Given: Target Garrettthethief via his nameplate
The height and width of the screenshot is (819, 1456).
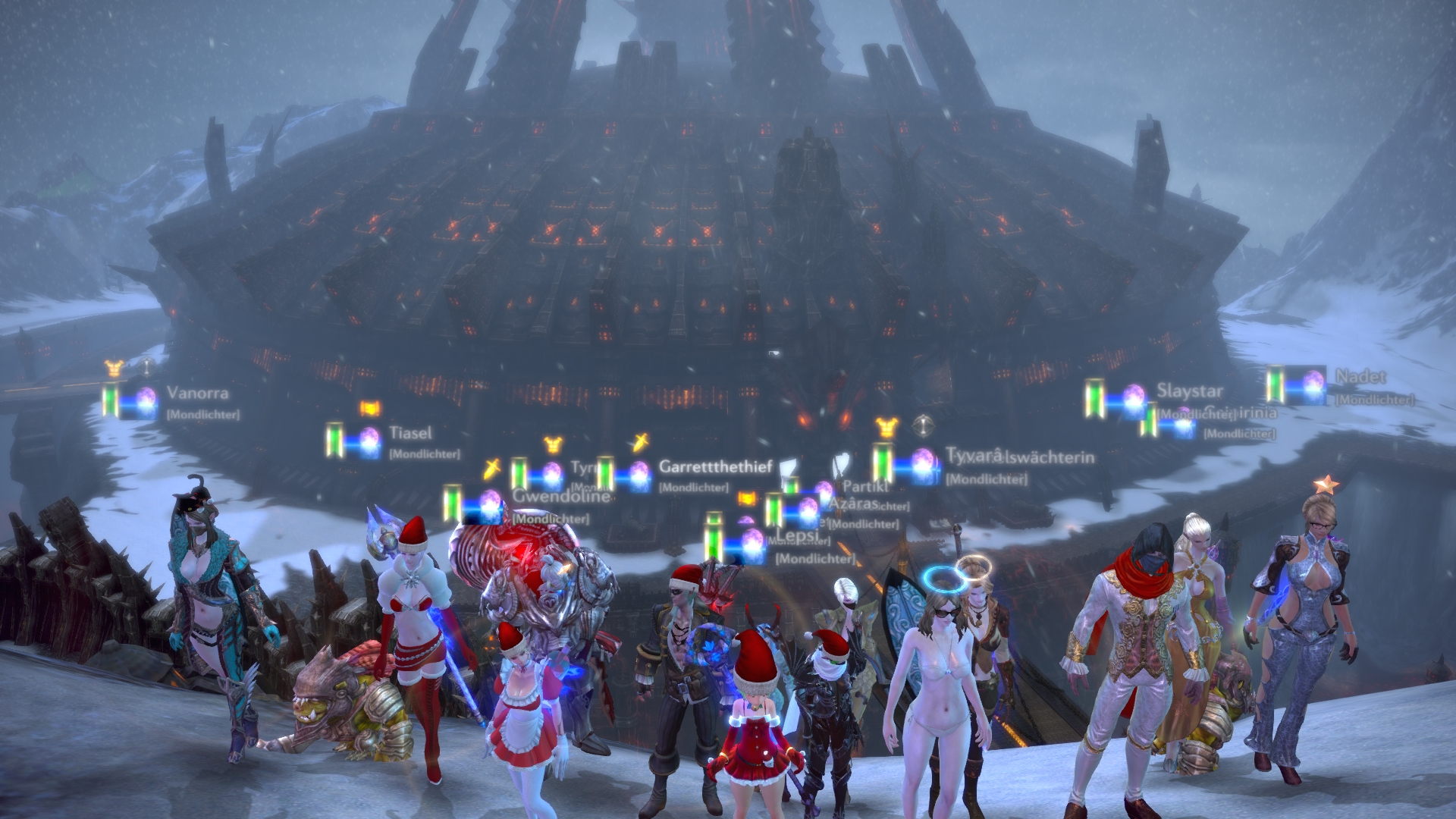Looking at the screenshot, I should click(x=715, y=466).
